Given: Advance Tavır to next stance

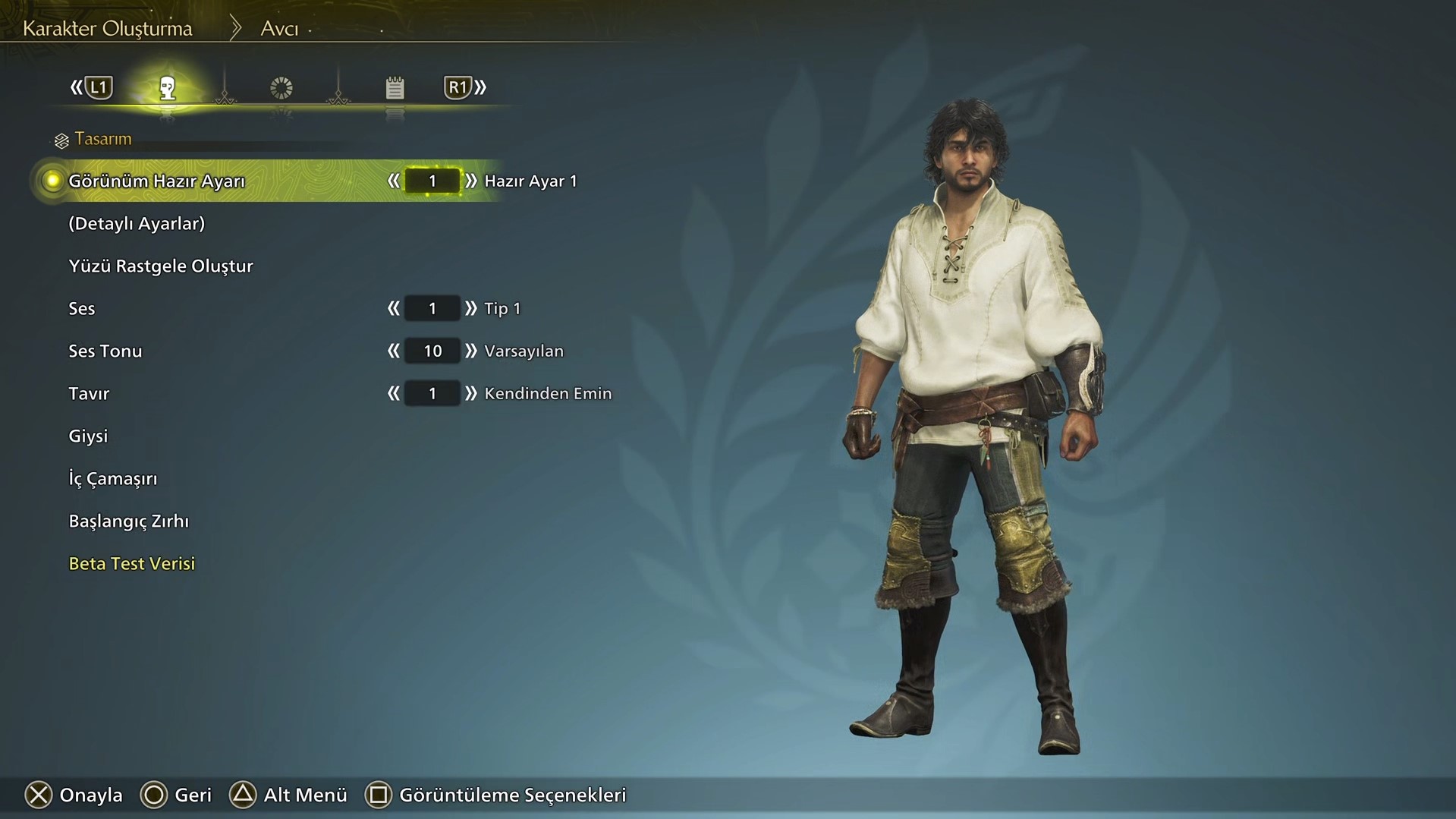Looking at the screenshot, I should point(471,394).
